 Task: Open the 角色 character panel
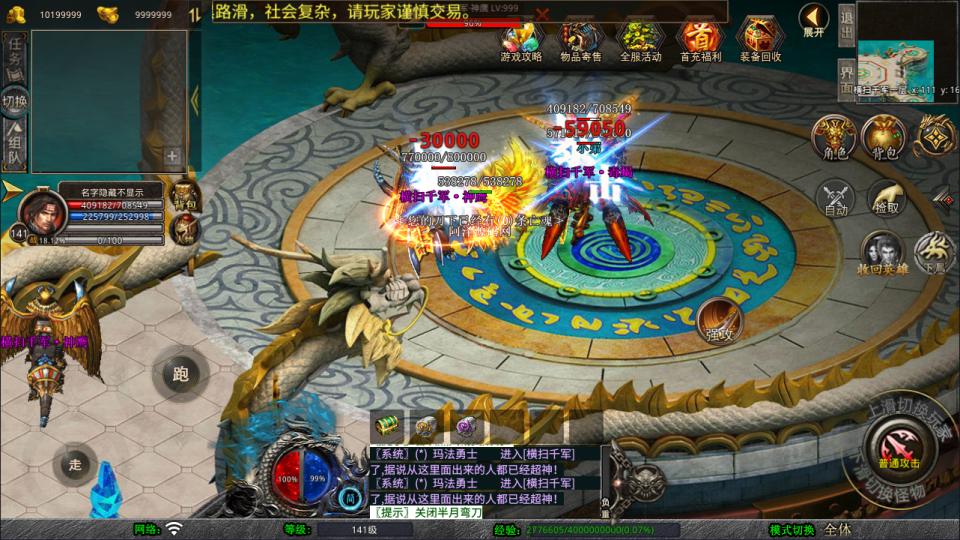pos(833,137)
